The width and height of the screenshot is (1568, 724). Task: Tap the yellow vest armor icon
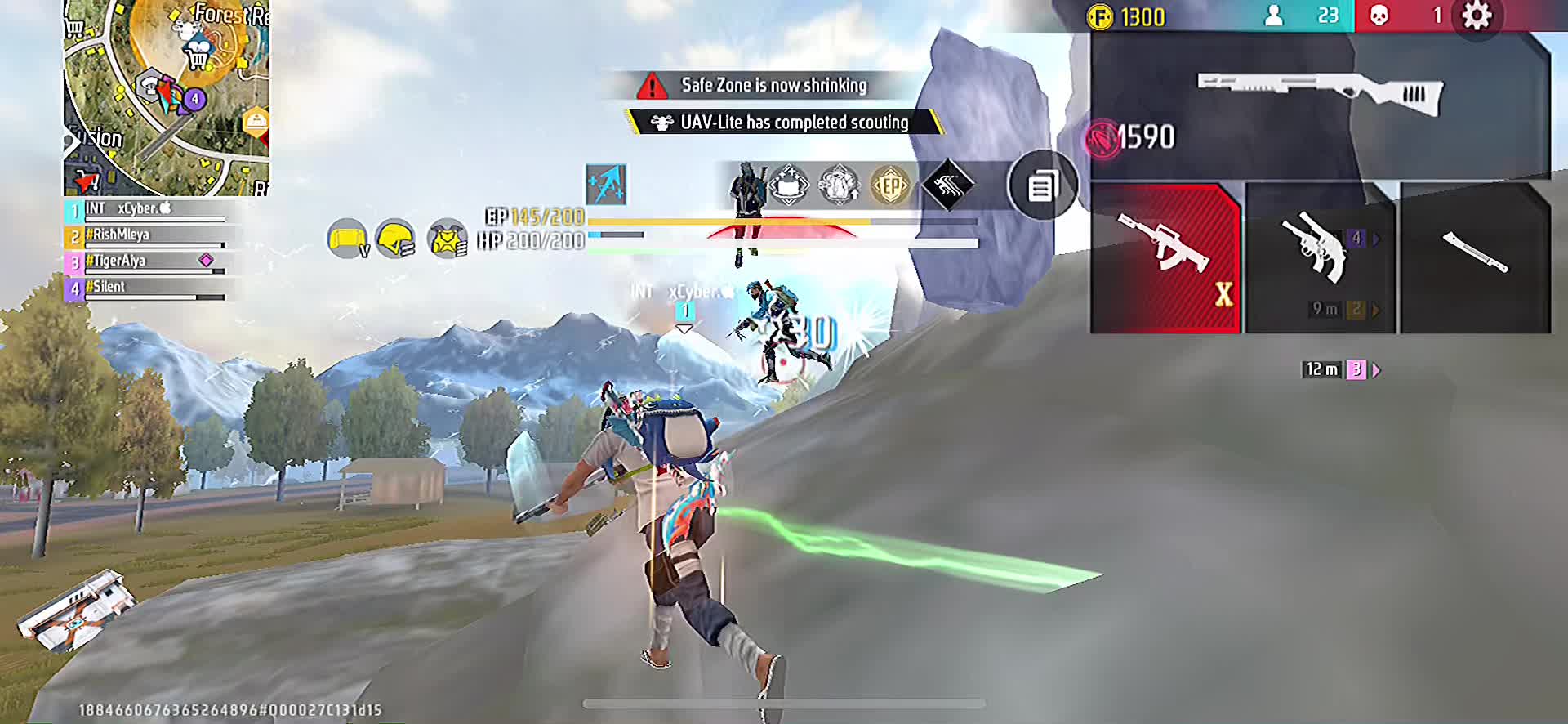click(447, 239)
